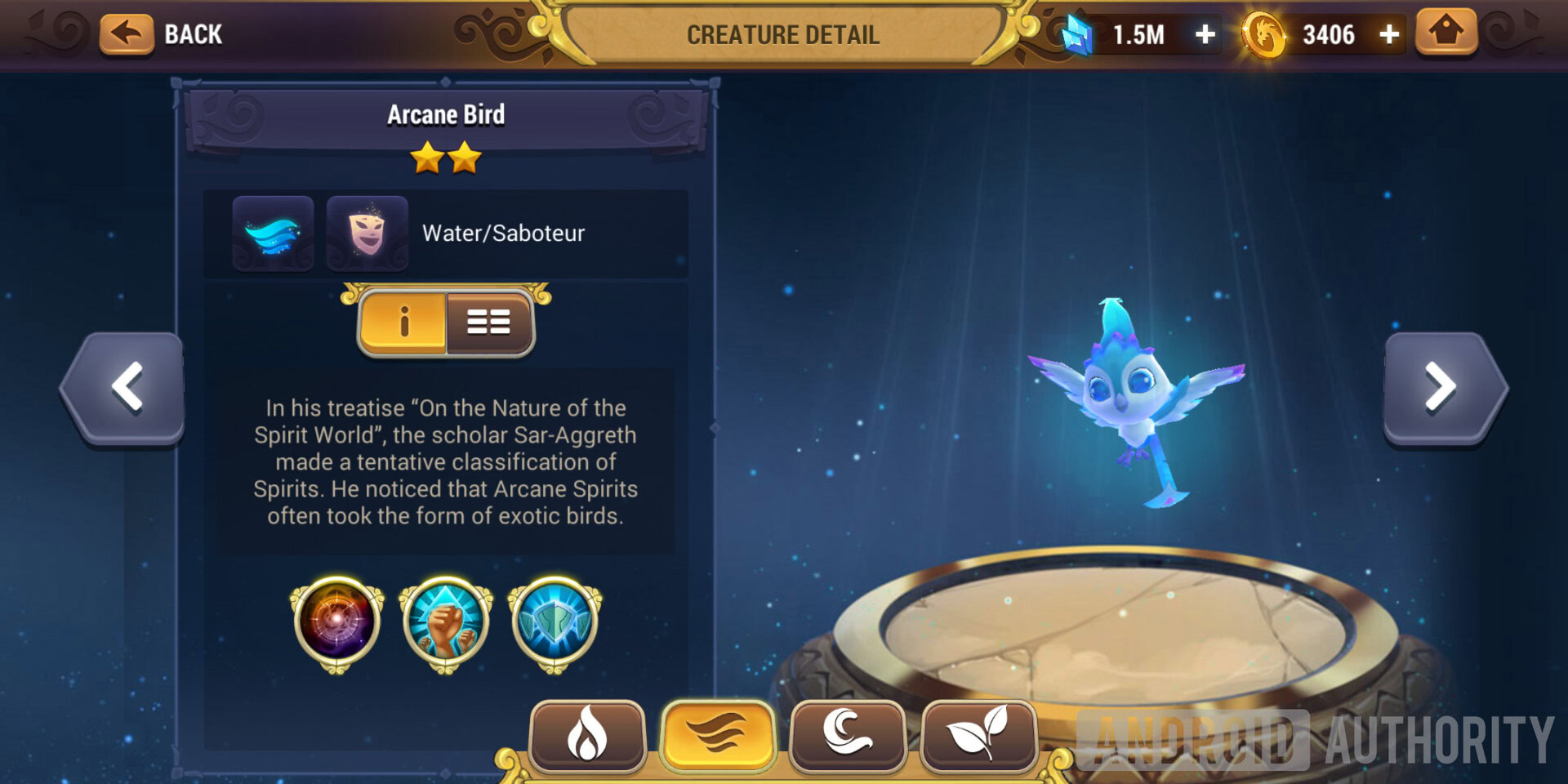Select the Water element wave icon
The image size is (1568, 784).
click(x=274, y=234)
